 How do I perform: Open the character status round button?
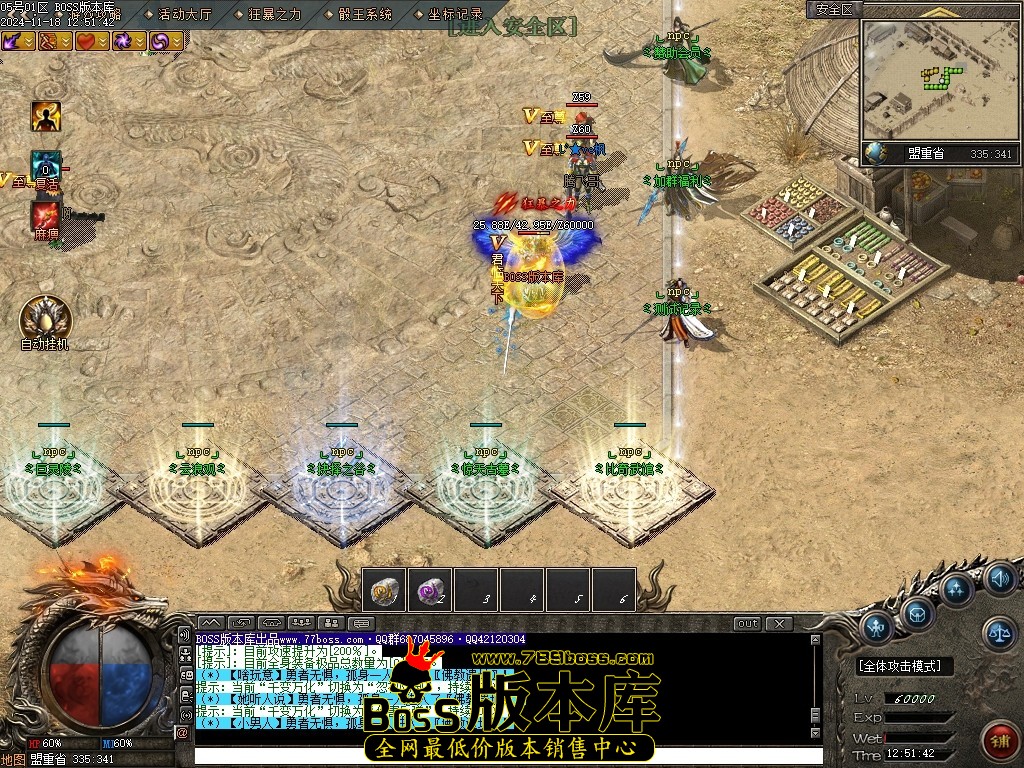point(877,628)
